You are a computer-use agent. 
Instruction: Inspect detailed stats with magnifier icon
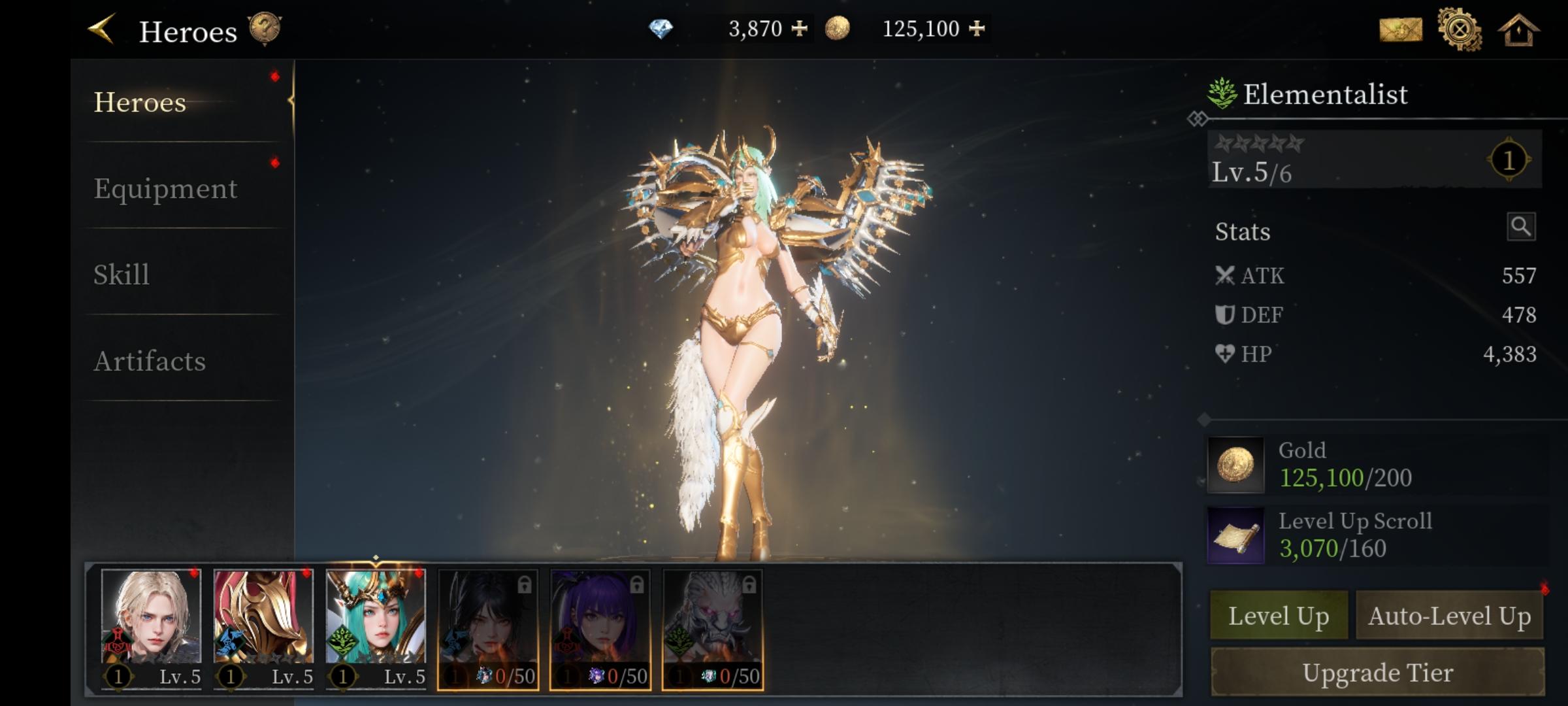[1521, 227]
